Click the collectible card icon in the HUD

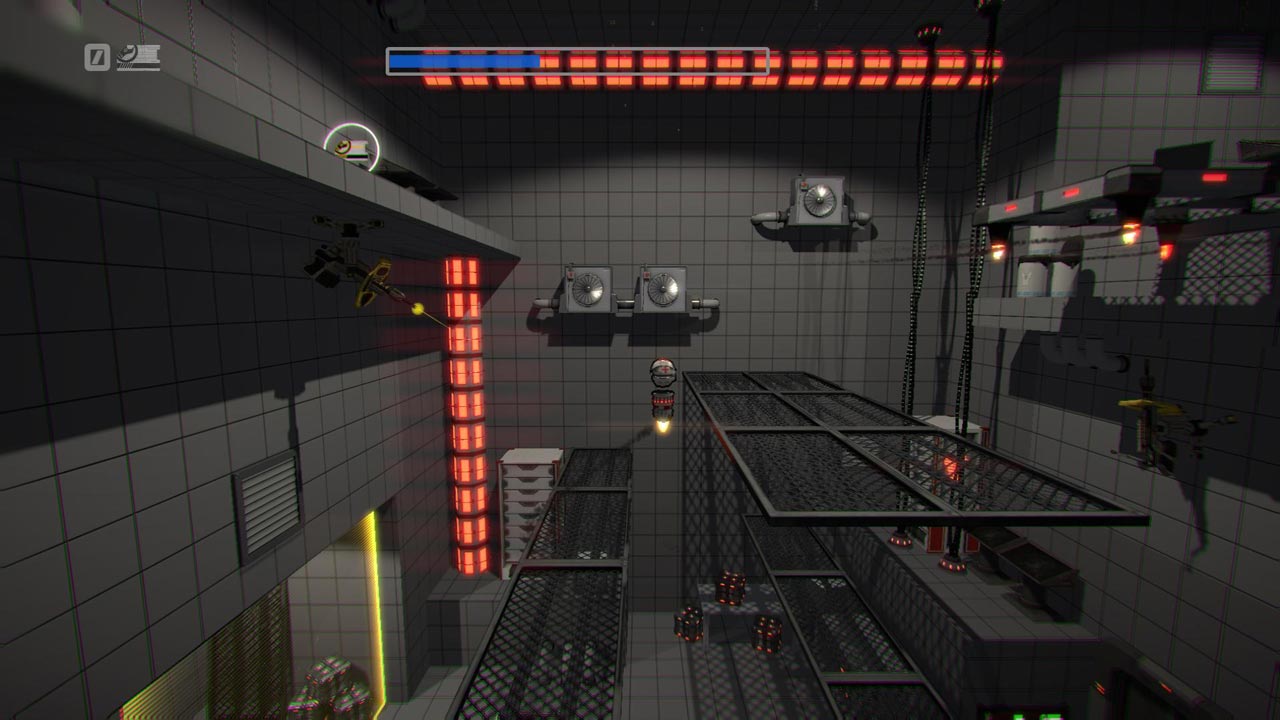click(137, 57)
